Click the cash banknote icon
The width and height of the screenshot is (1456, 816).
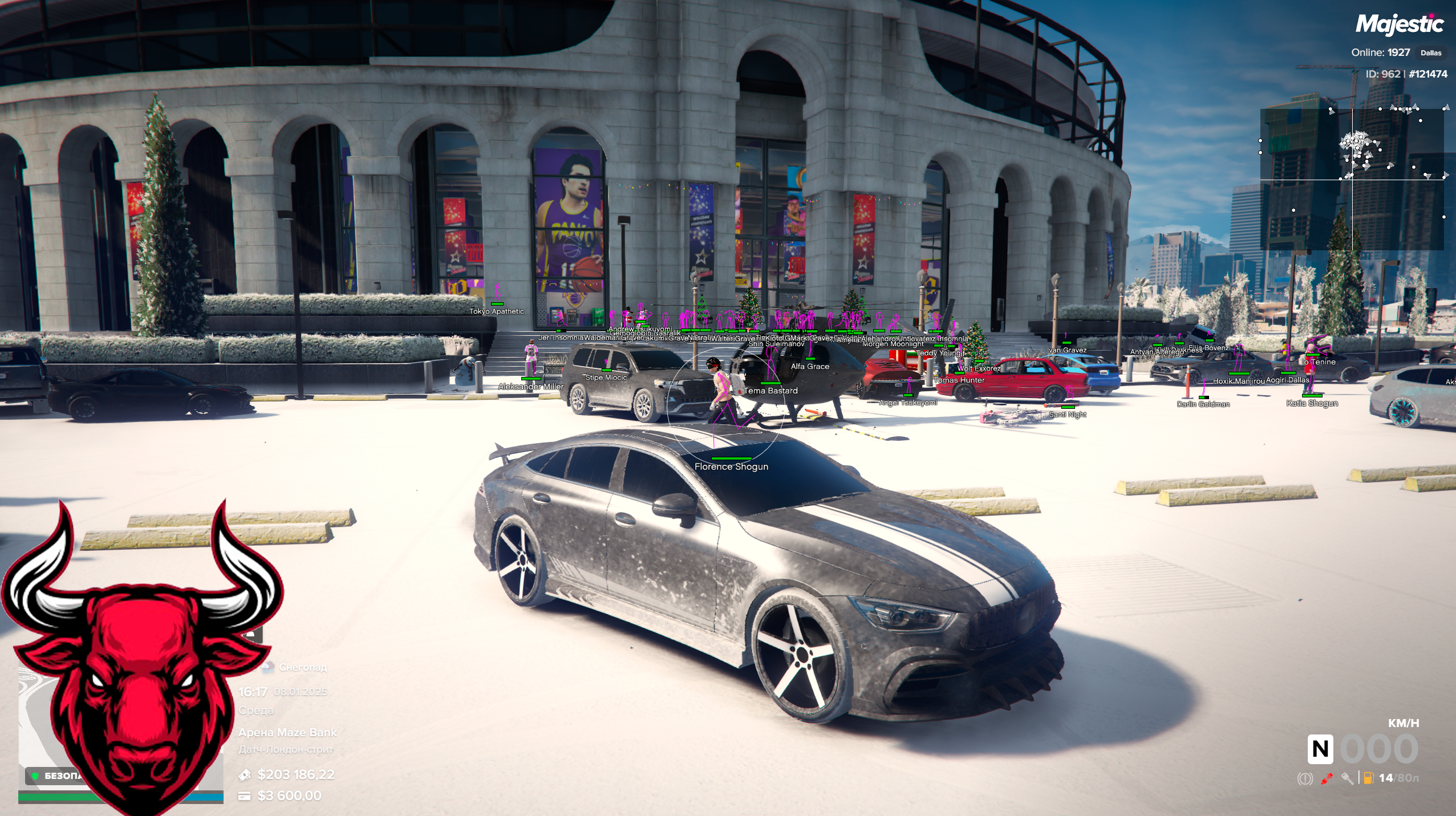coord(245,775)
